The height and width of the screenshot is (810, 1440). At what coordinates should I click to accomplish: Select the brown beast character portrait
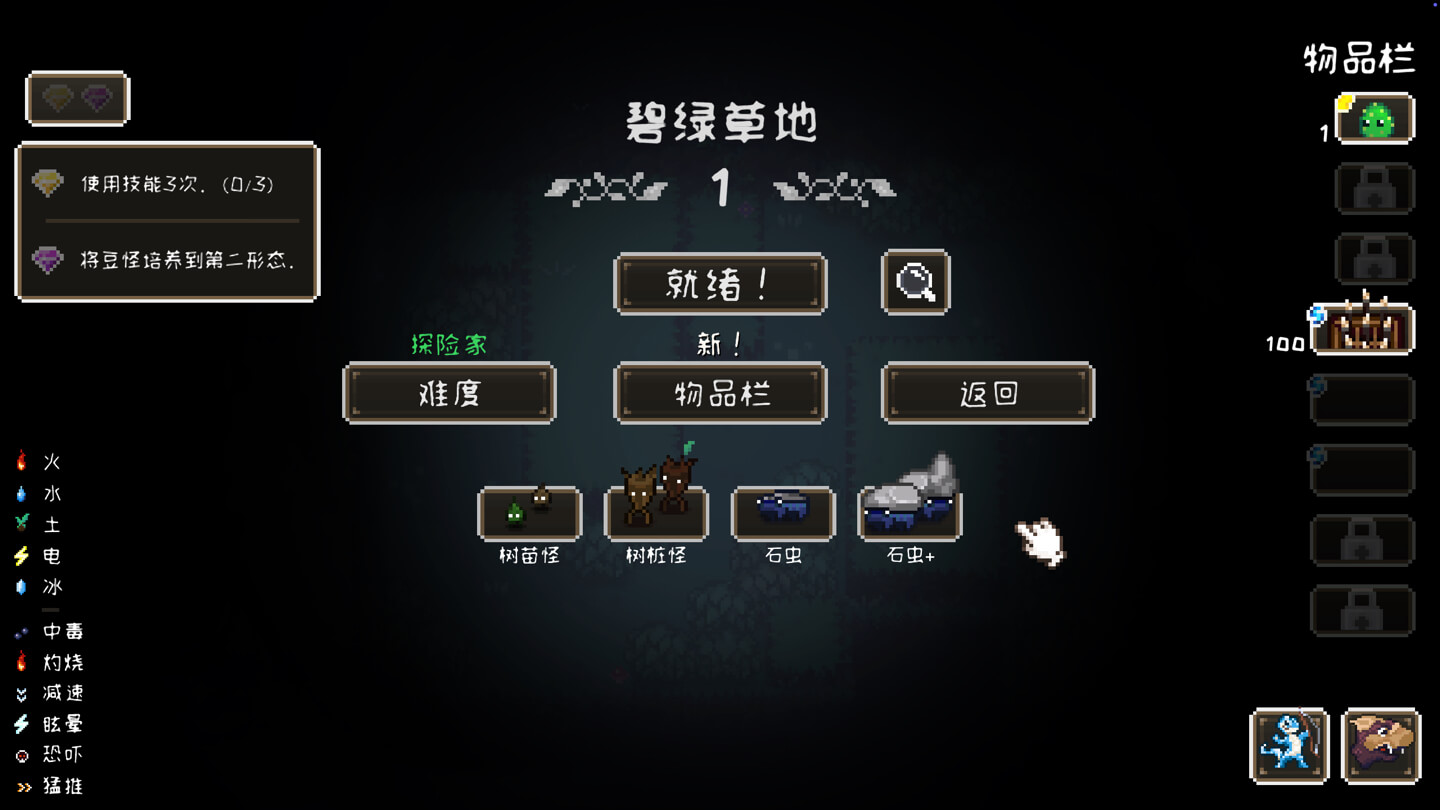click(1381, 747)
